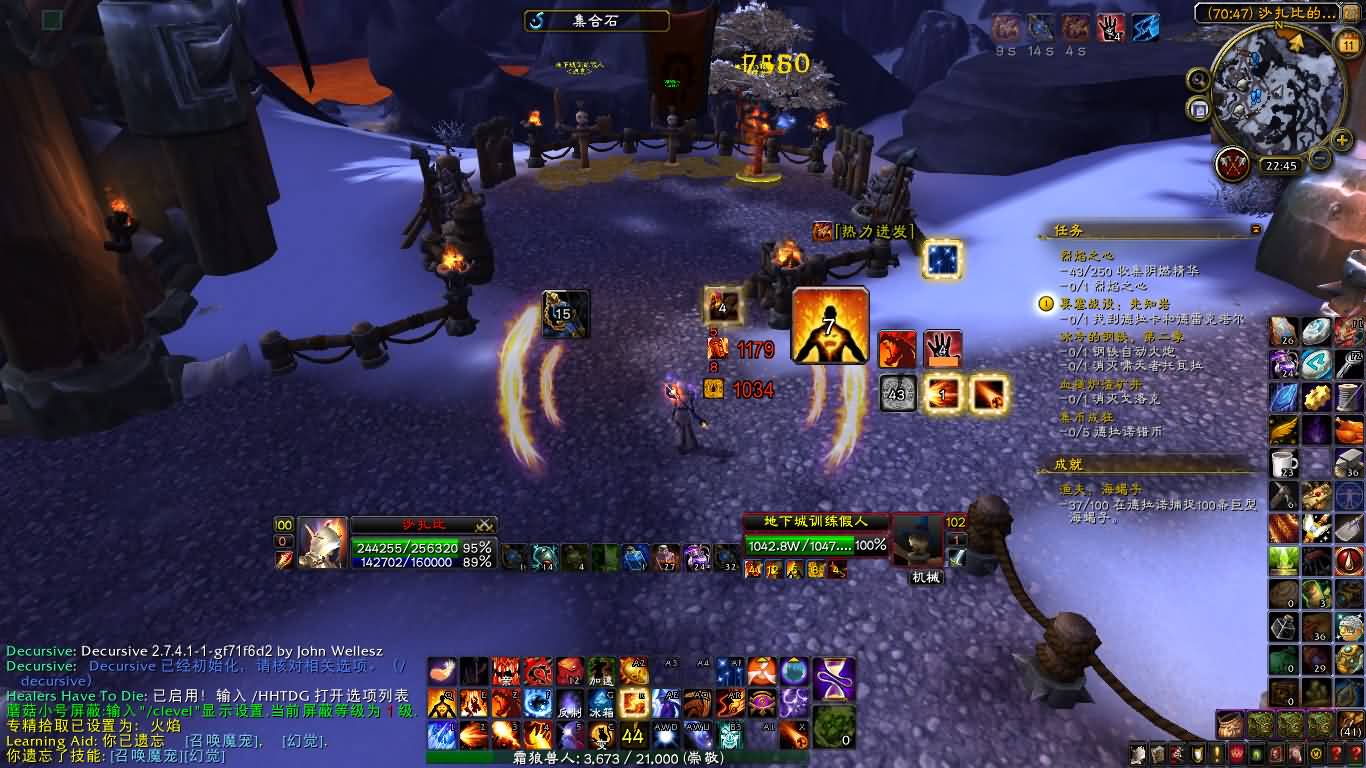
Task: Open the calendar showing day 11
Action: pyautogui.click(x=1346, y=45)
